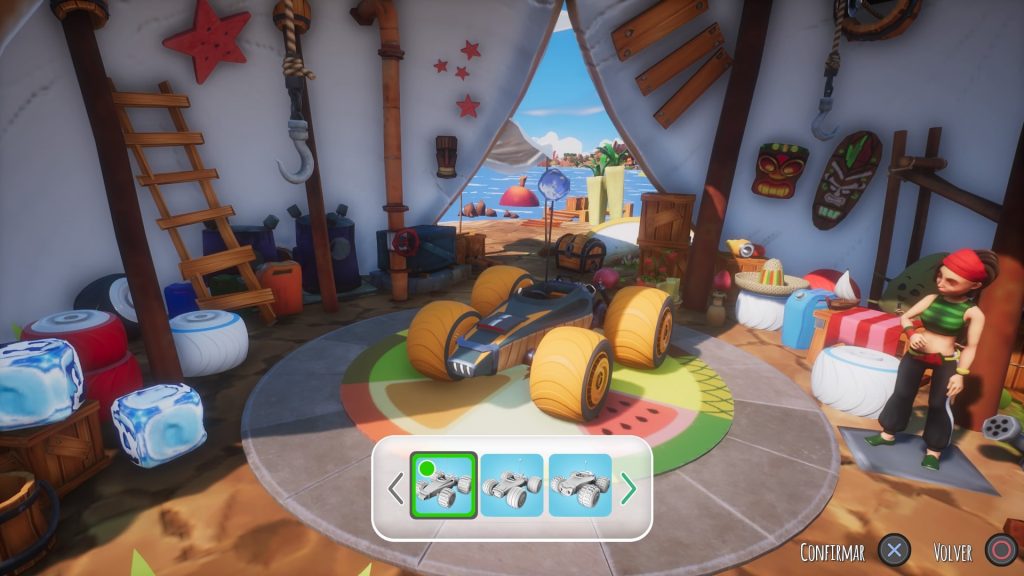This screenshot has height=576, width=1024.
Task: Pick the kart thumbnail beside the green arrow
Action: [580, 486]
